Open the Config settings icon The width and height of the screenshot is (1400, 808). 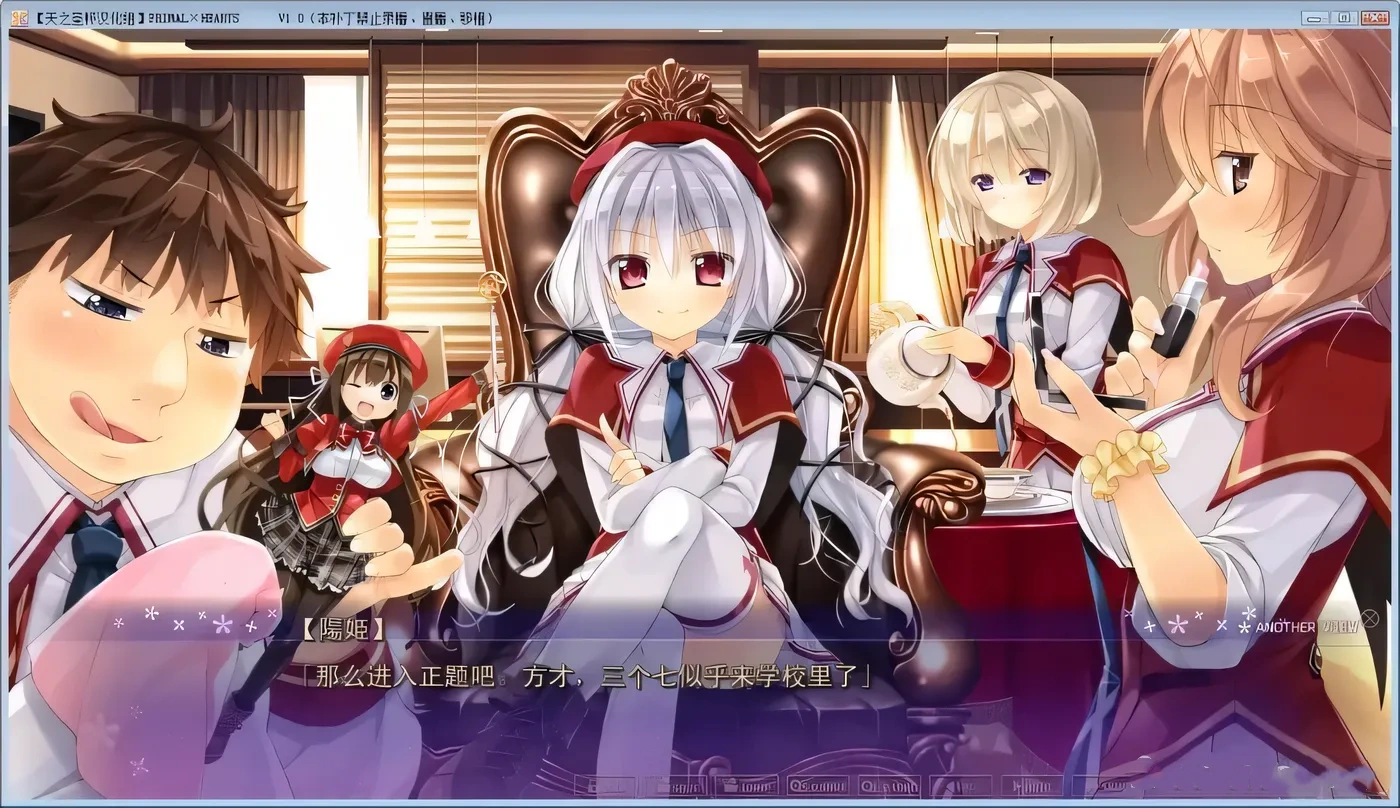click(1110, 788)
